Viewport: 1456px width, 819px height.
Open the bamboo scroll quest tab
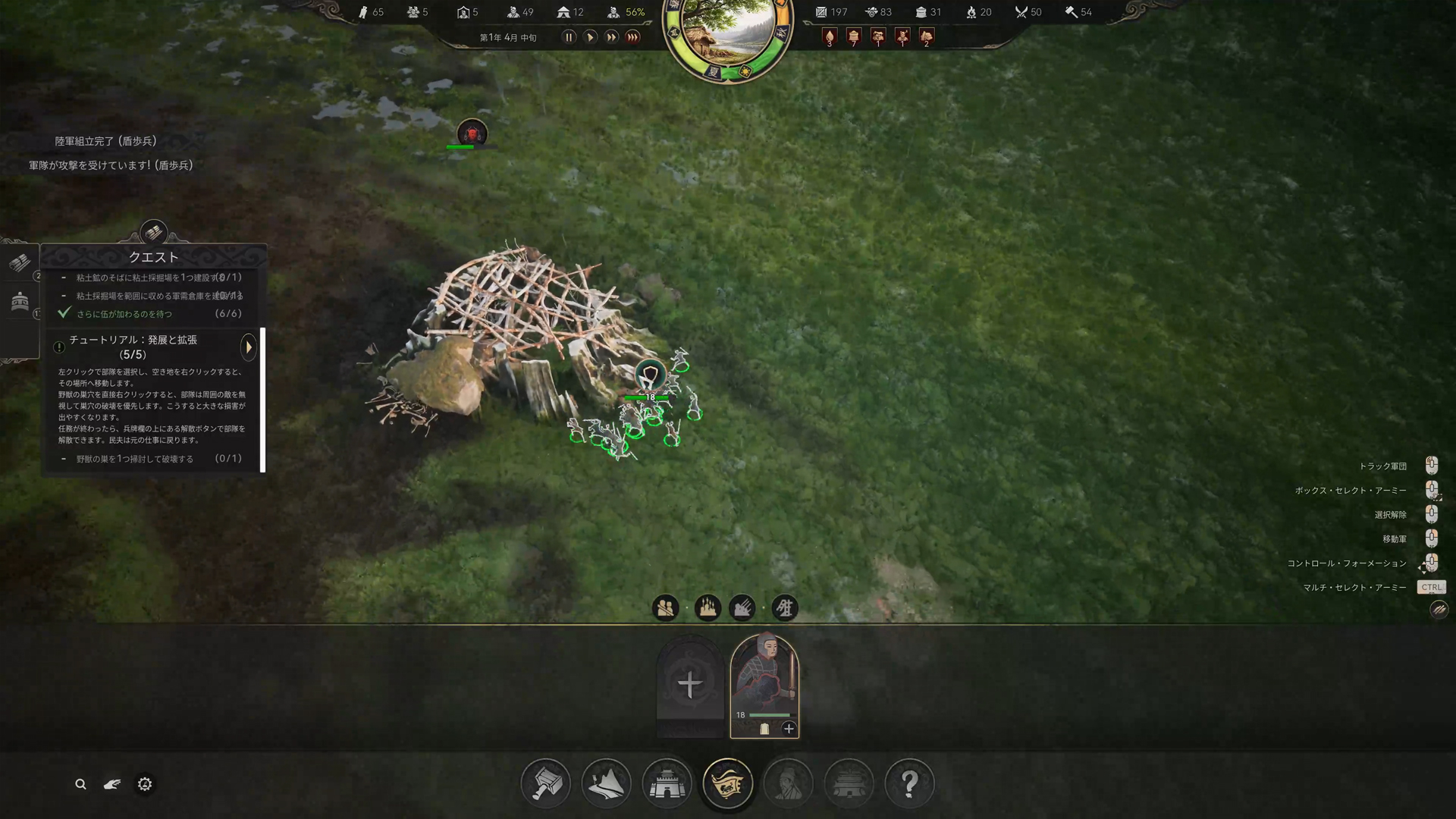pos(20,263)
